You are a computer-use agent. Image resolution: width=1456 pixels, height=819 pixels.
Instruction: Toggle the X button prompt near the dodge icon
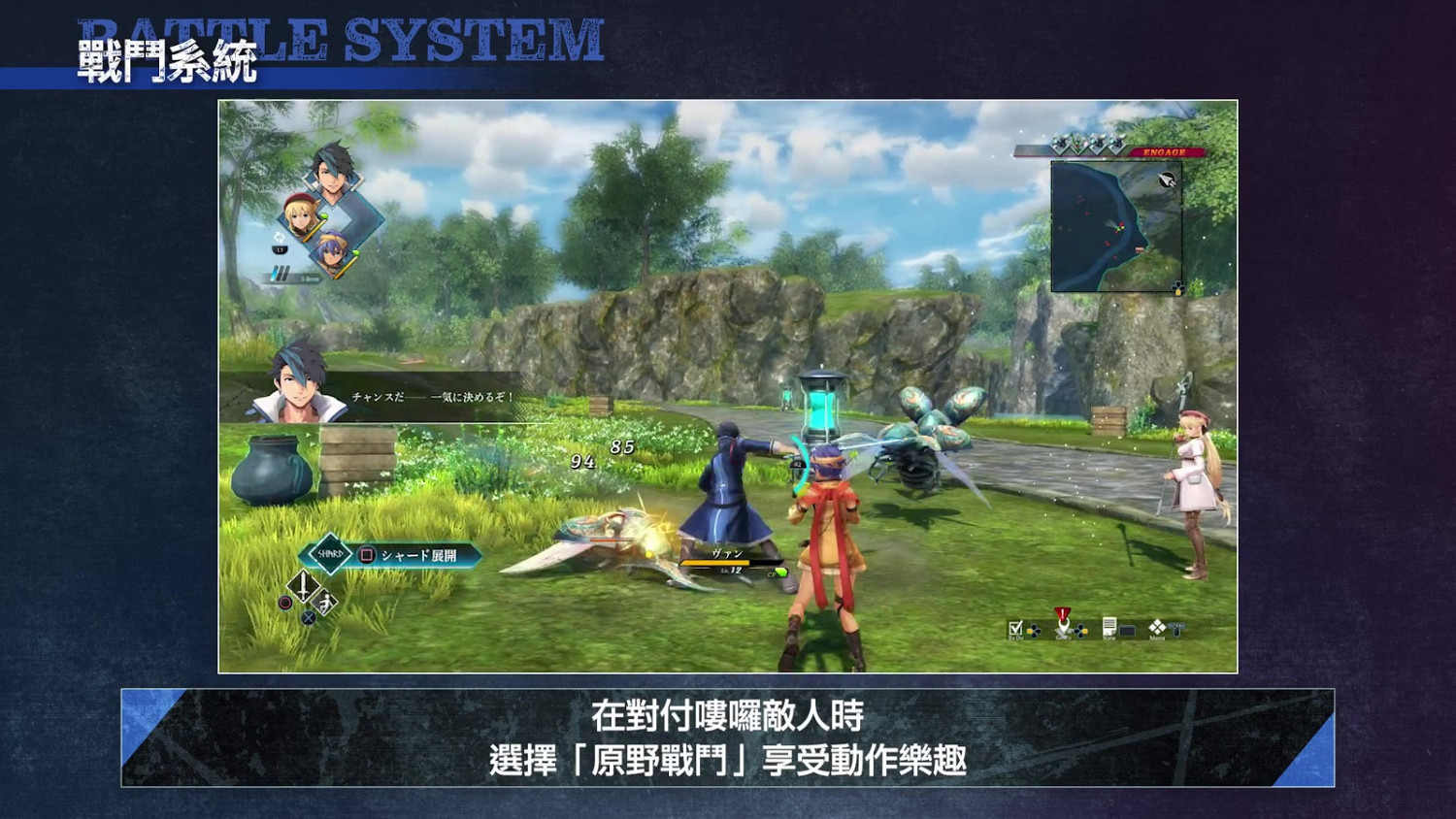click(x=308, y=618)
